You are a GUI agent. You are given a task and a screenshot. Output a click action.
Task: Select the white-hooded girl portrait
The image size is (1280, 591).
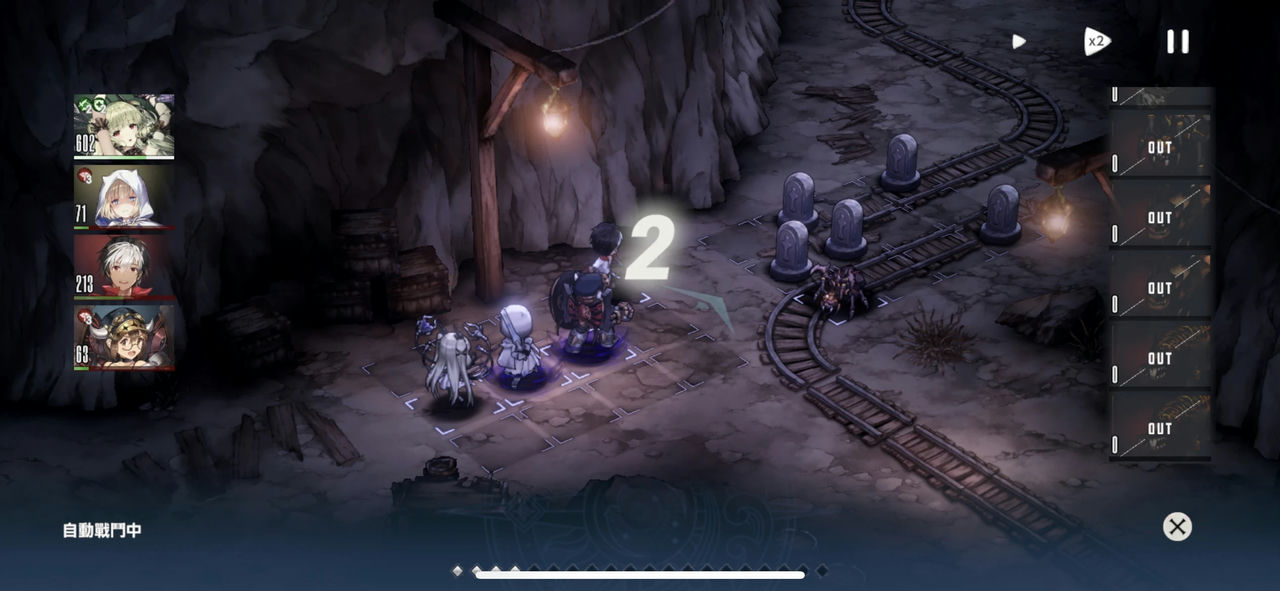[124, 197]
